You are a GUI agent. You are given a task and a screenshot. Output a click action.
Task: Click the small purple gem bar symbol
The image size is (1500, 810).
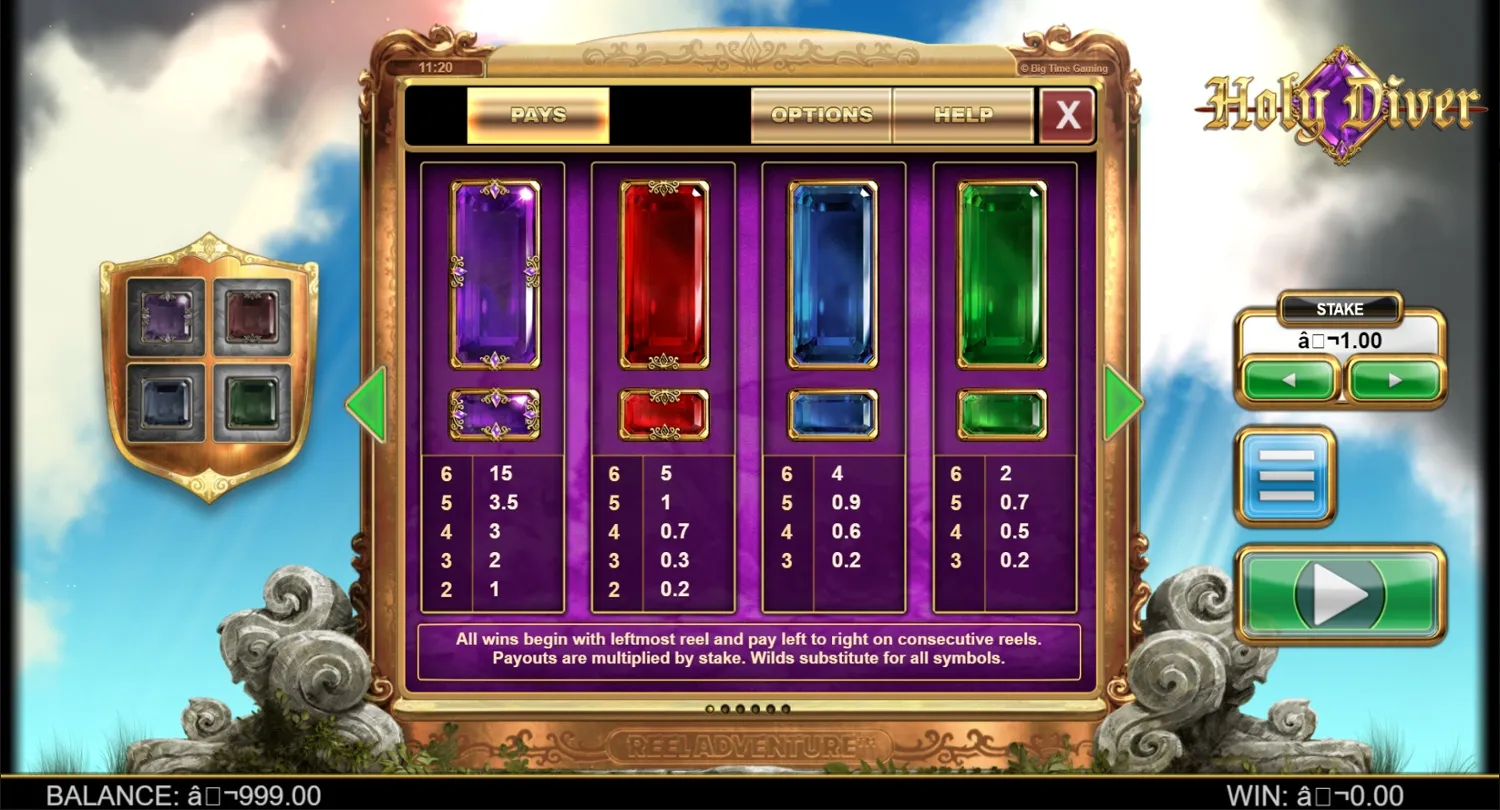(x=496, y=413)
